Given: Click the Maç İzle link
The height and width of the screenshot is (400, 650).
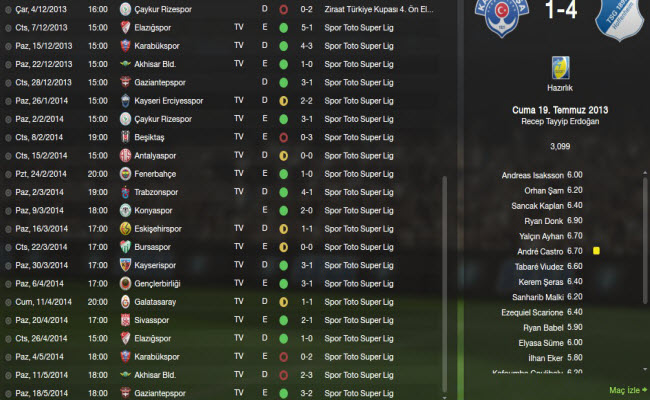Looking at the screenshot, I should (627, 389).
